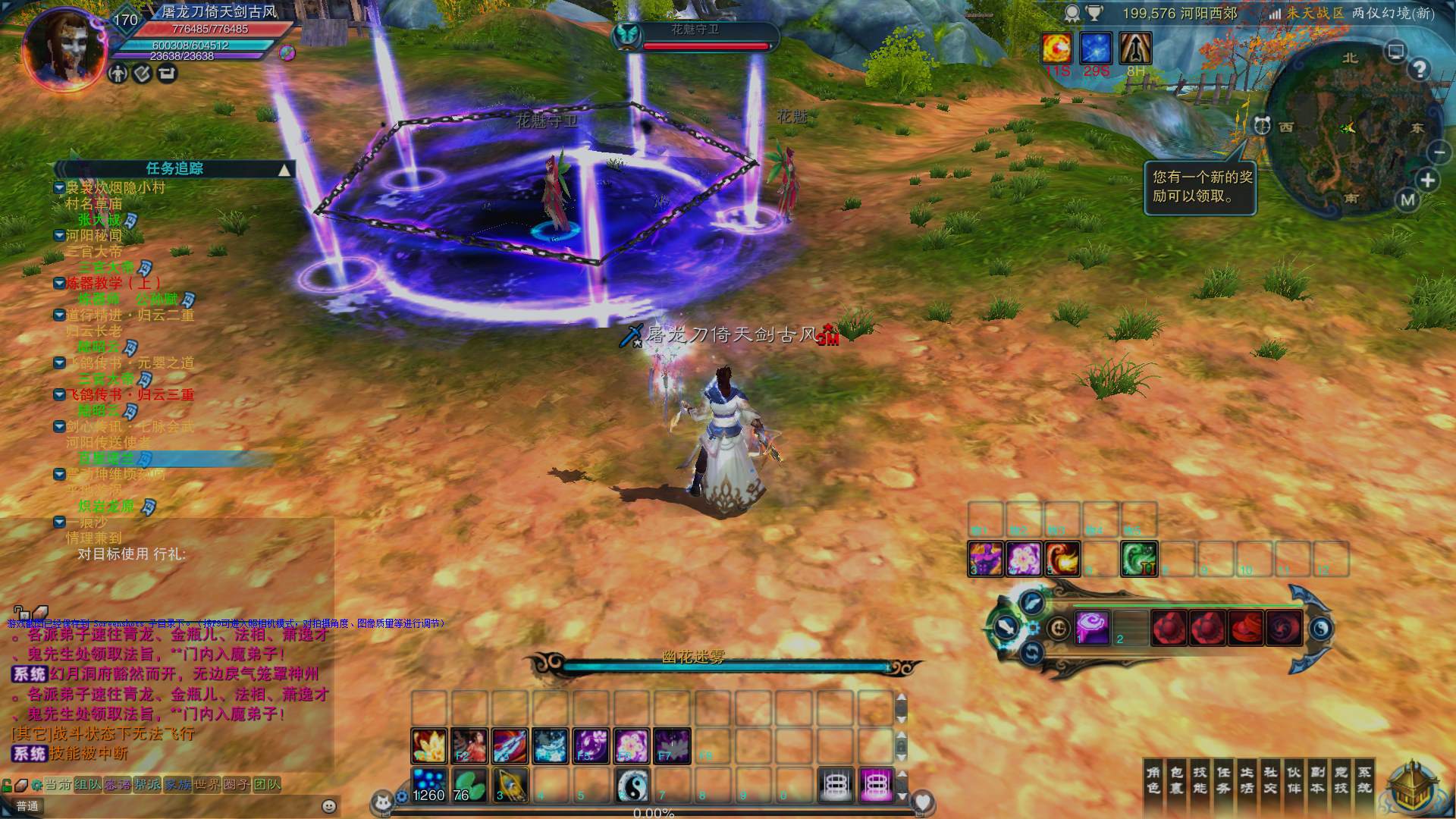The width and height of the screenshot is (1456, 819).
Task: Use the yin-yang skill in the hotbar
Action: [632, 786]
